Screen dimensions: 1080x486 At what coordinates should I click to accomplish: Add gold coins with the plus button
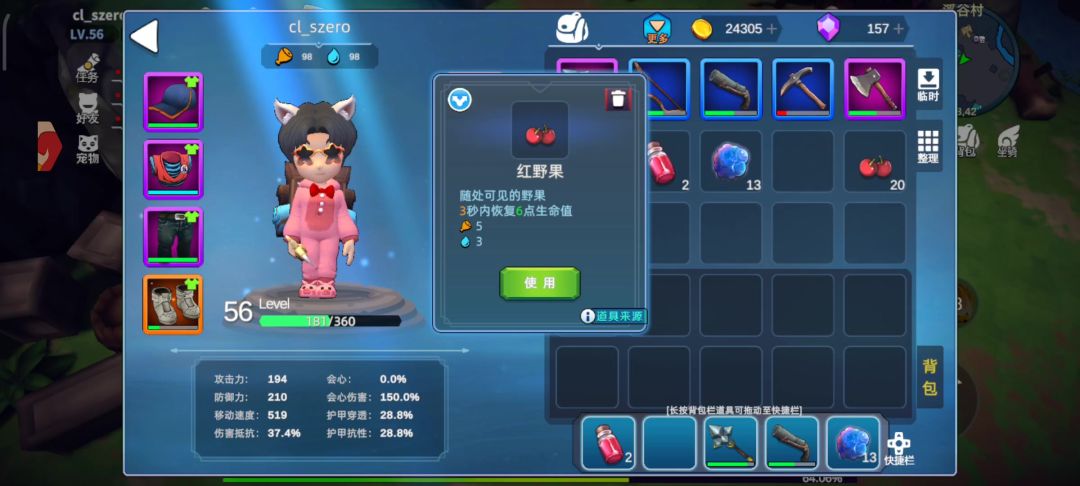tap(772, 29)
